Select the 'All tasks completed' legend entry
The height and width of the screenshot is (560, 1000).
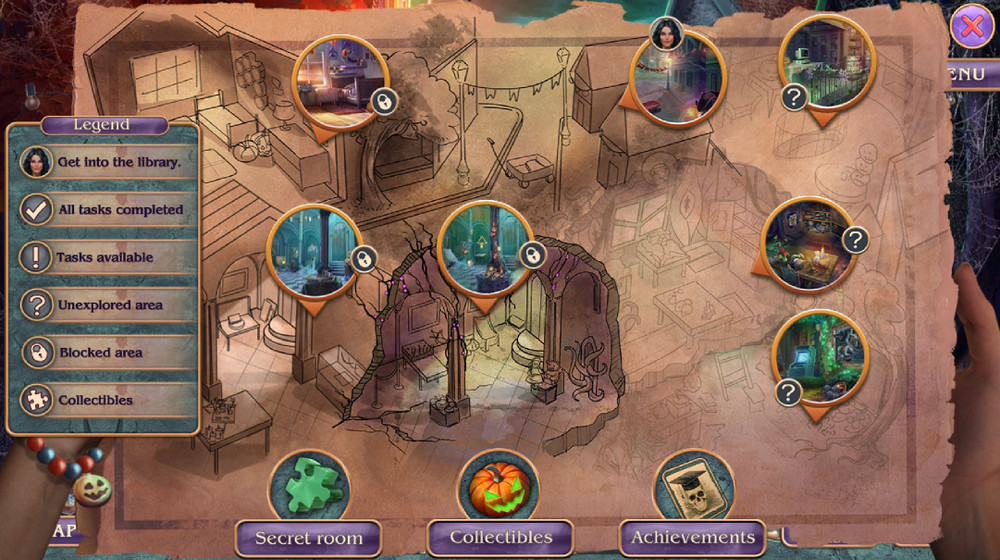click(x=103, y=210)
